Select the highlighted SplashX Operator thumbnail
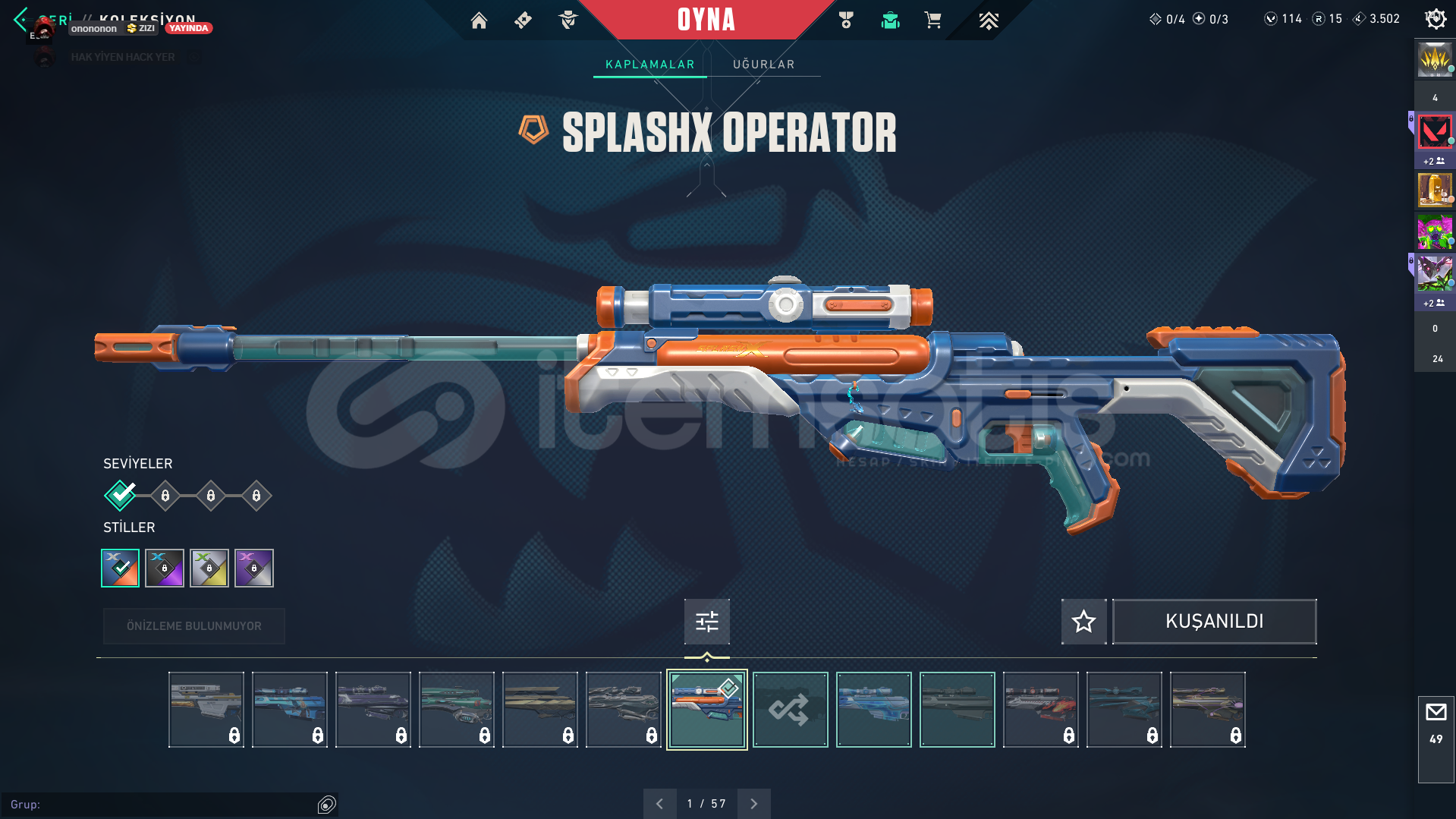 tap(706, 710)
